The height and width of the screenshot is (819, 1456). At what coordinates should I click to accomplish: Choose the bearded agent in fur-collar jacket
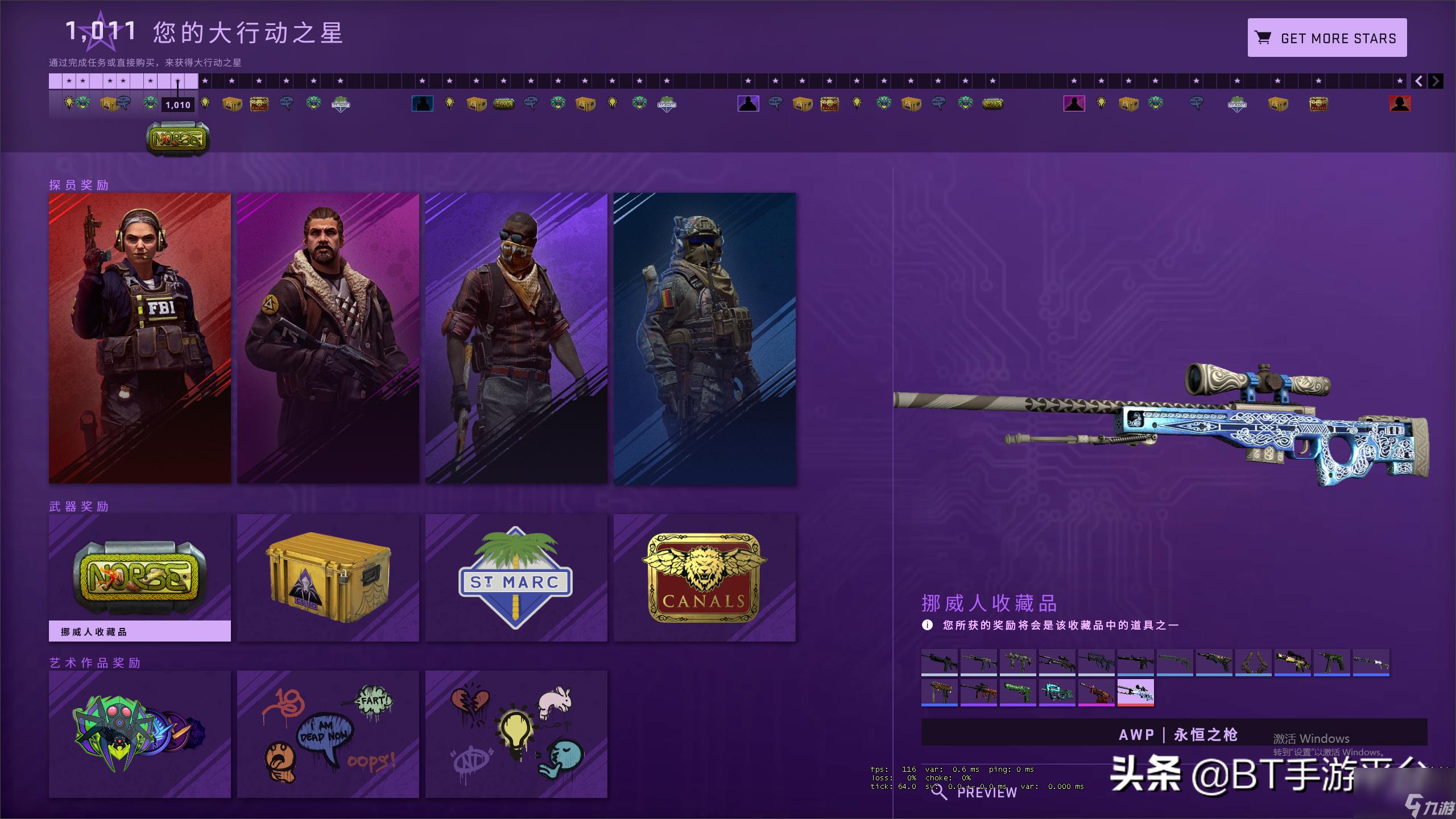click(x=328, y=338)
